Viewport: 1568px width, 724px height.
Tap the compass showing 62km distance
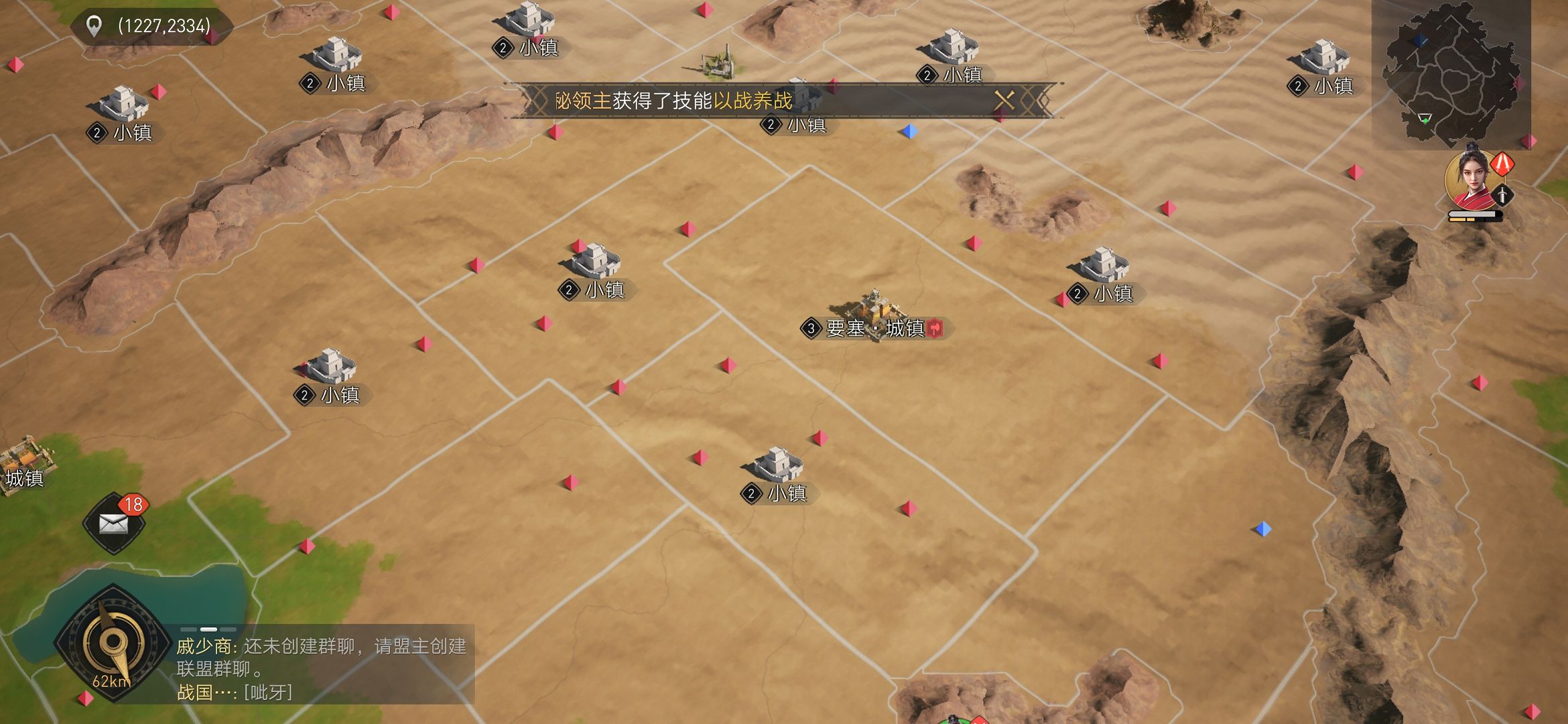tap(113, 644)
